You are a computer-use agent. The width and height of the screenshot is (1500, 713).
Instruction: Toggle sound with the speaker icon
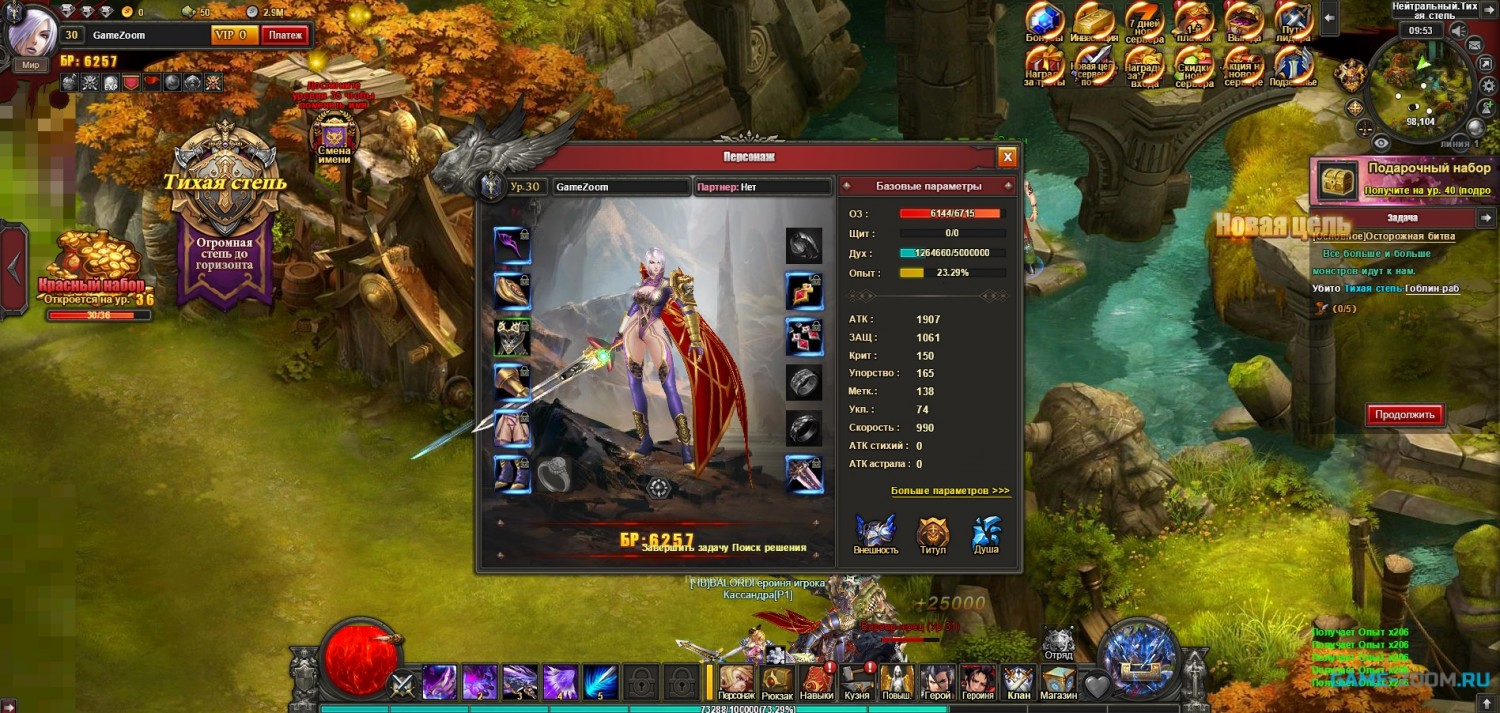click(1458, 31)
